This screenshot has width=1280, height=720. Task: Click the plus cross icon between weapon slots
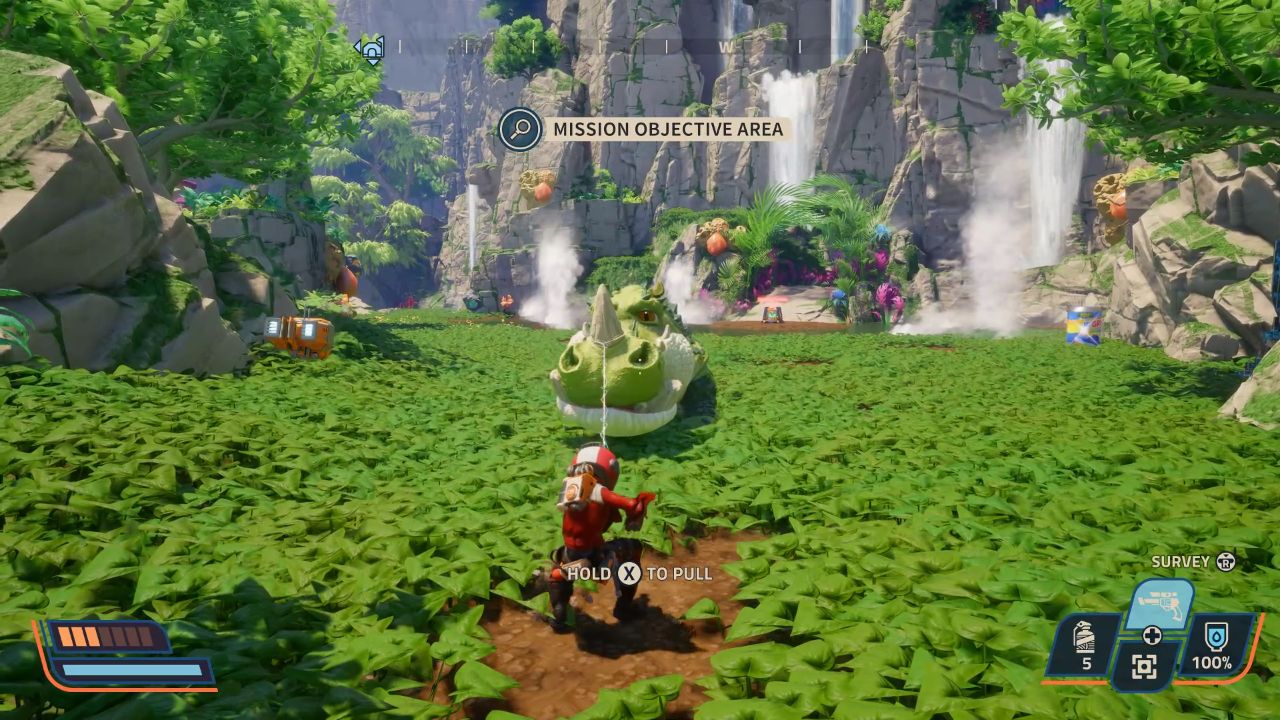(1152, 635)
